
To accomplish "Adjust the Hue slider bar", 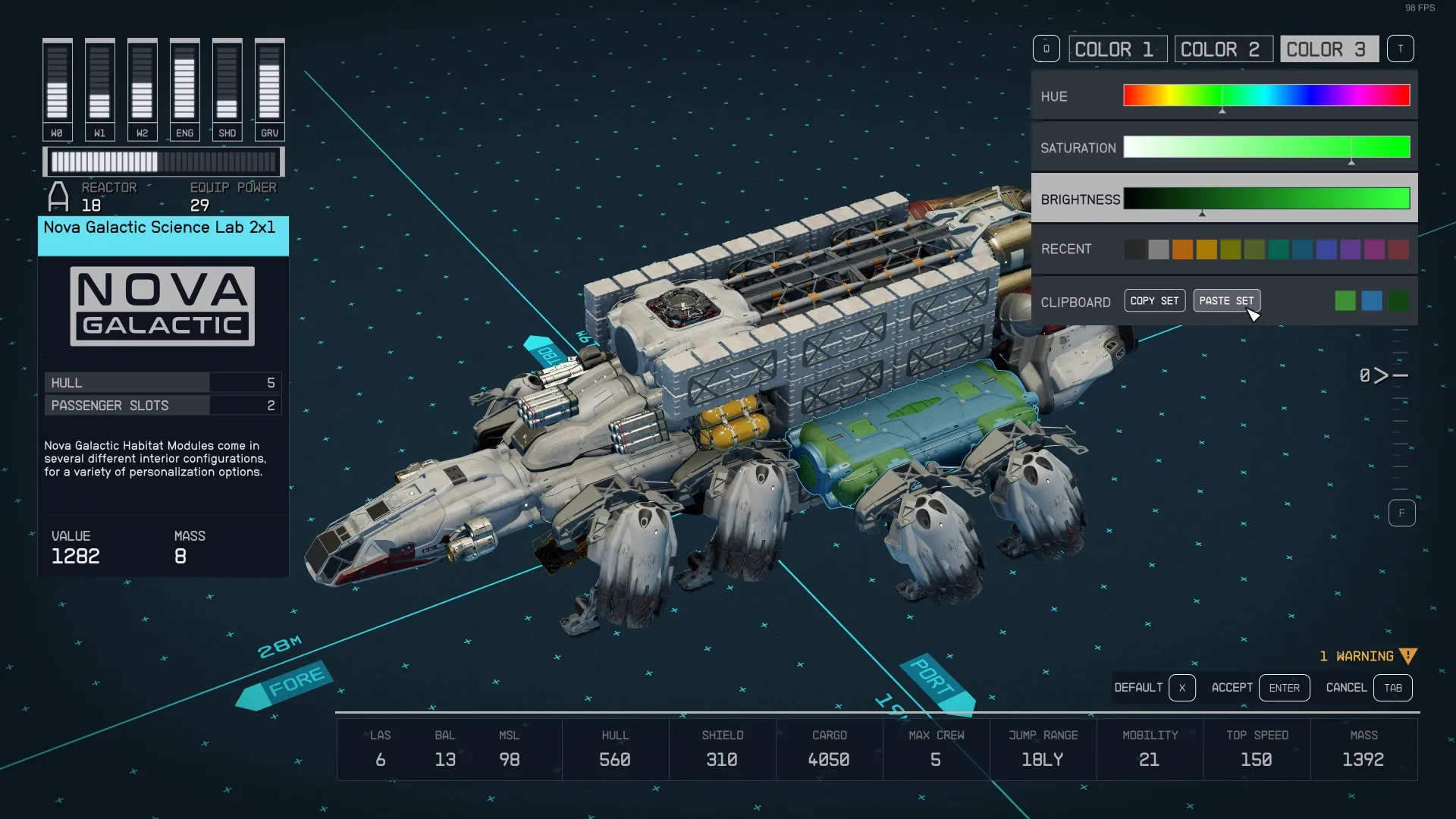I will [1266, 96].
